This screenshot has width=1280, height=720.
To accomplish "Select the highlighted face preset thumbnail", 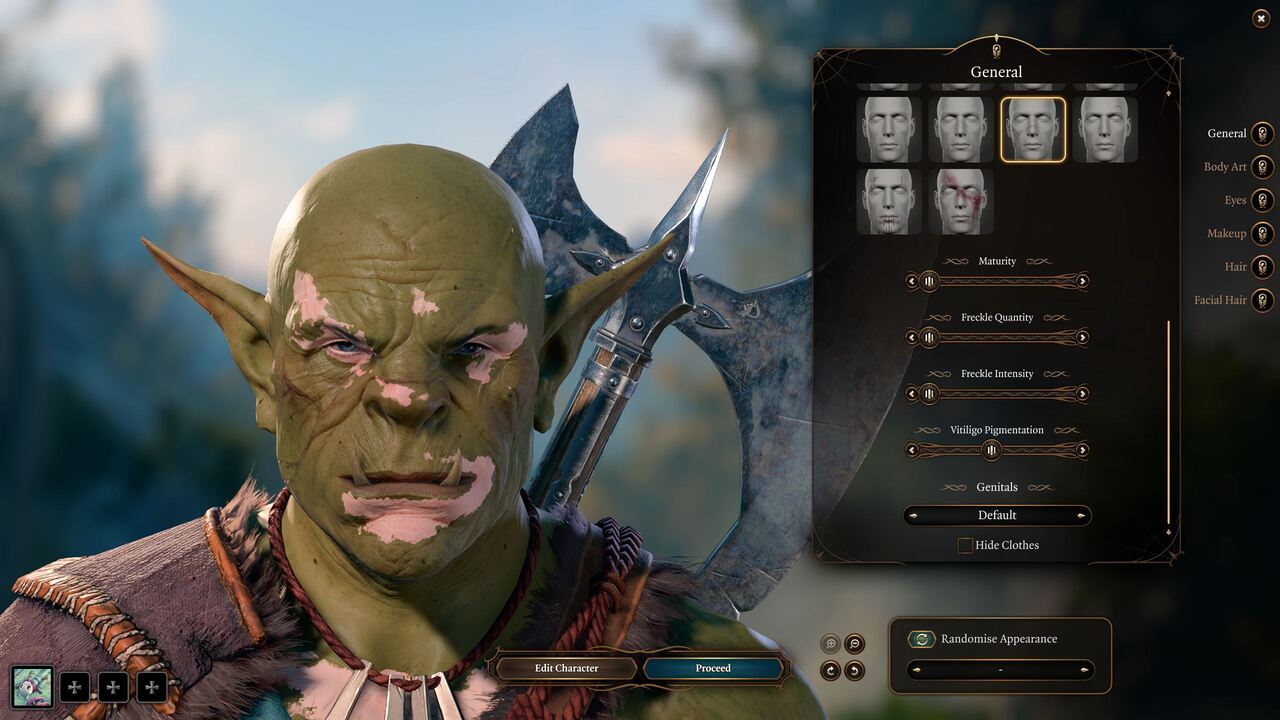I will point(1034,129).
